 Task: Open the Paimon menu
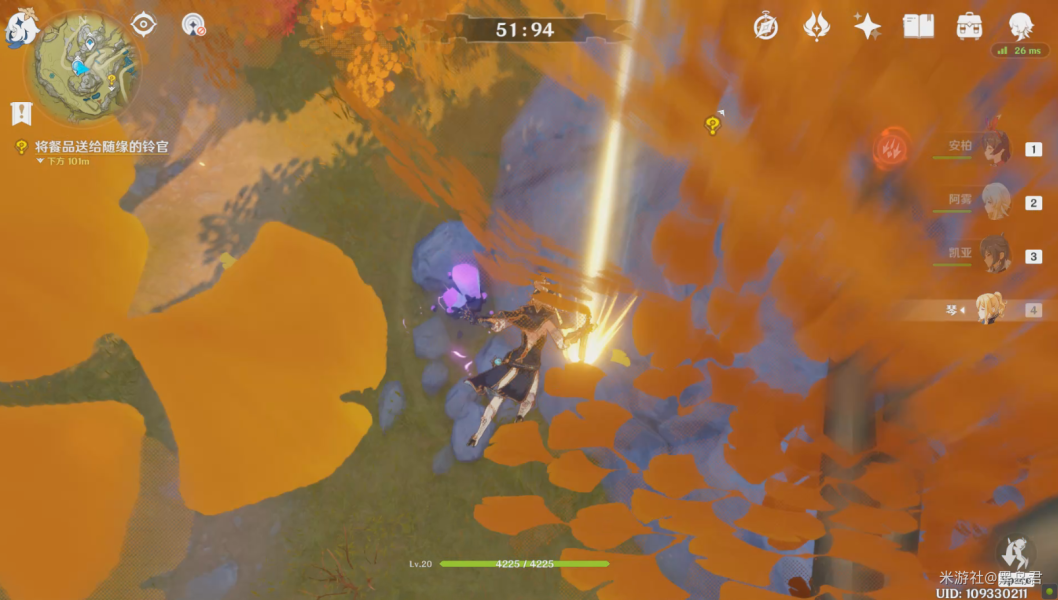click(20, 29)
